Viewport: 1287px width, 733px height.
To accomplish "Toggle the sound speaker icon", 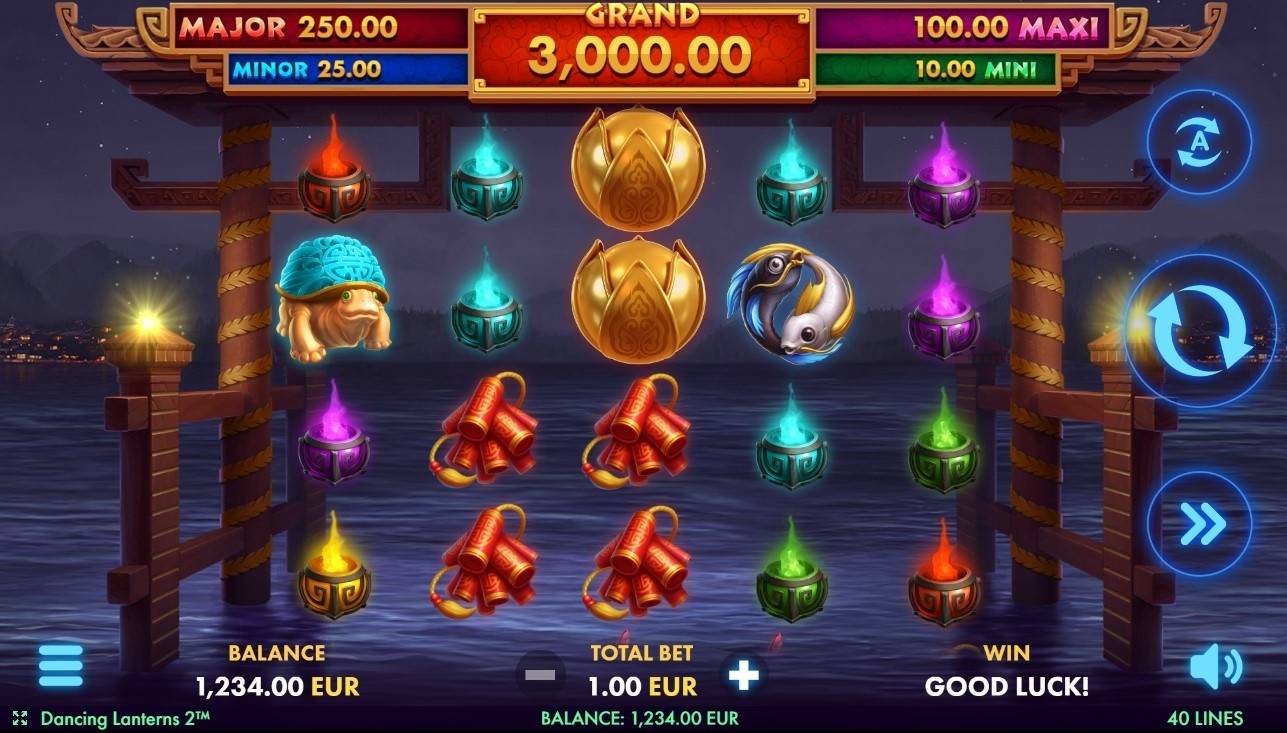I will click(x=1216, y=667).
